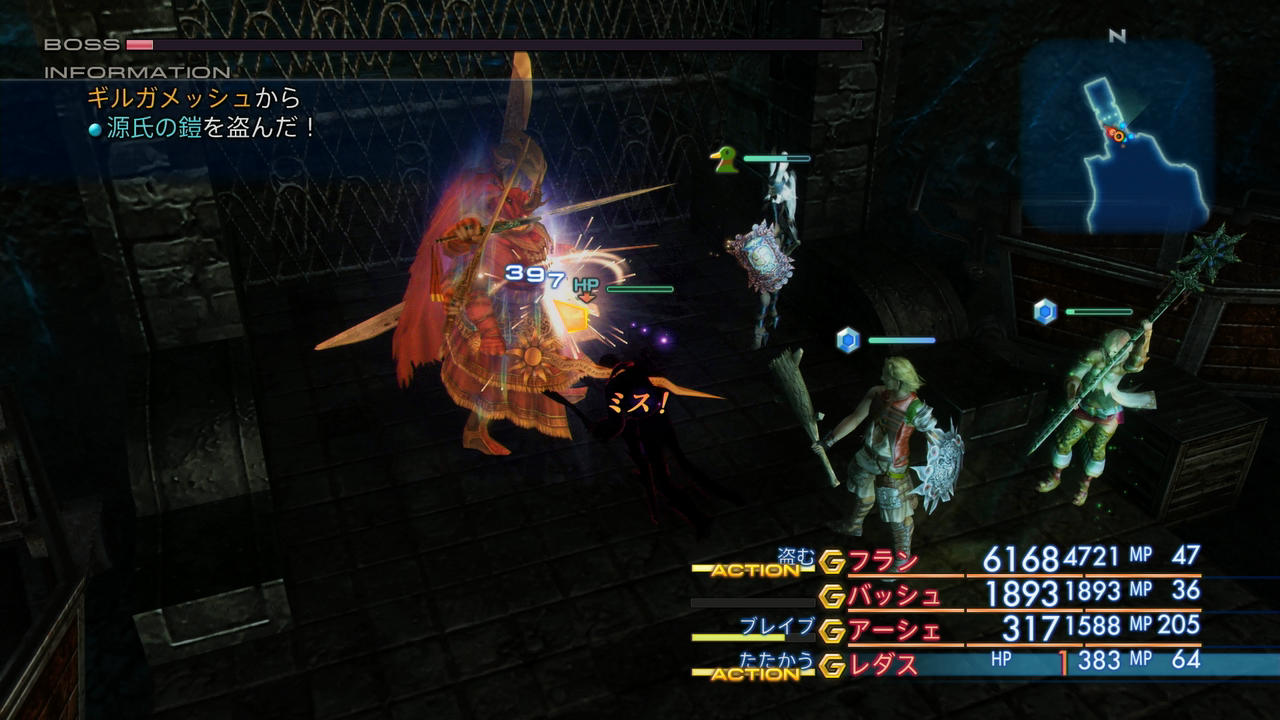
Task: Choose アーシェ party member row
Action: click(894, 630)
